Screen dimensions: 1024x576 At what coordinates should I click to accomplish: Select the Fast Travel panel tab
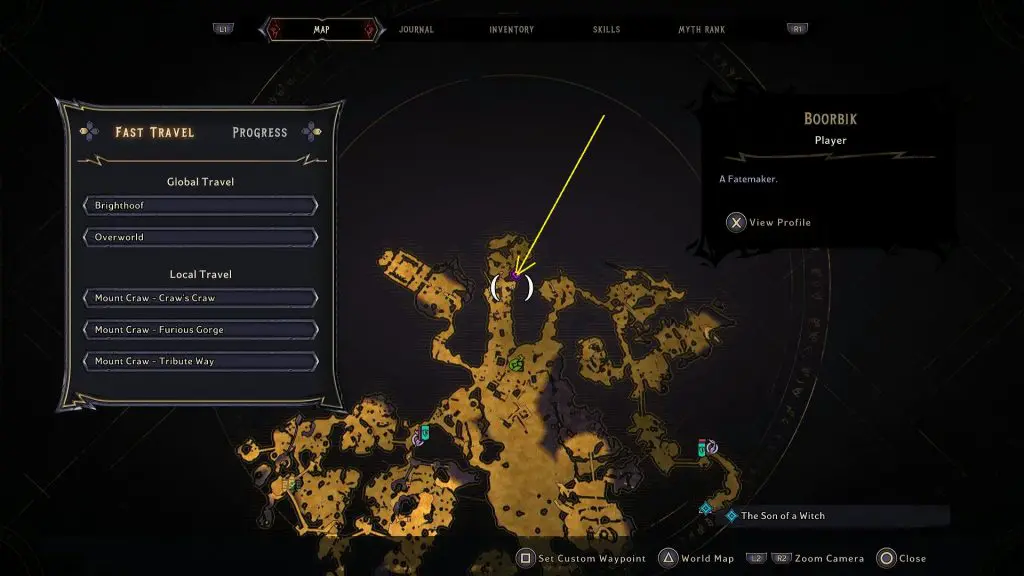[154, 132]
